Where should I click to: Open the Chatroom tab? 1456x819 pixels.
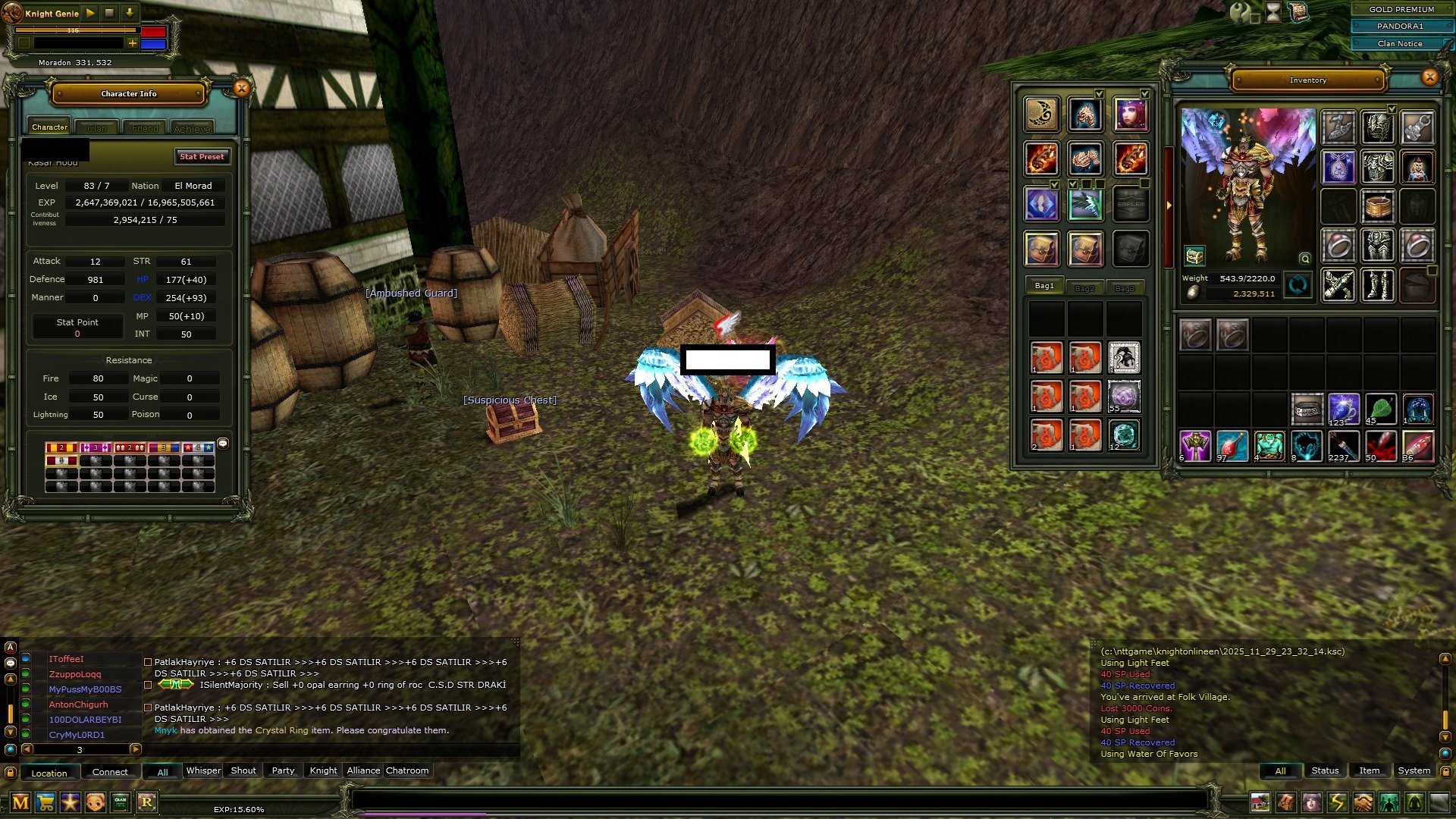click(407, 770)
